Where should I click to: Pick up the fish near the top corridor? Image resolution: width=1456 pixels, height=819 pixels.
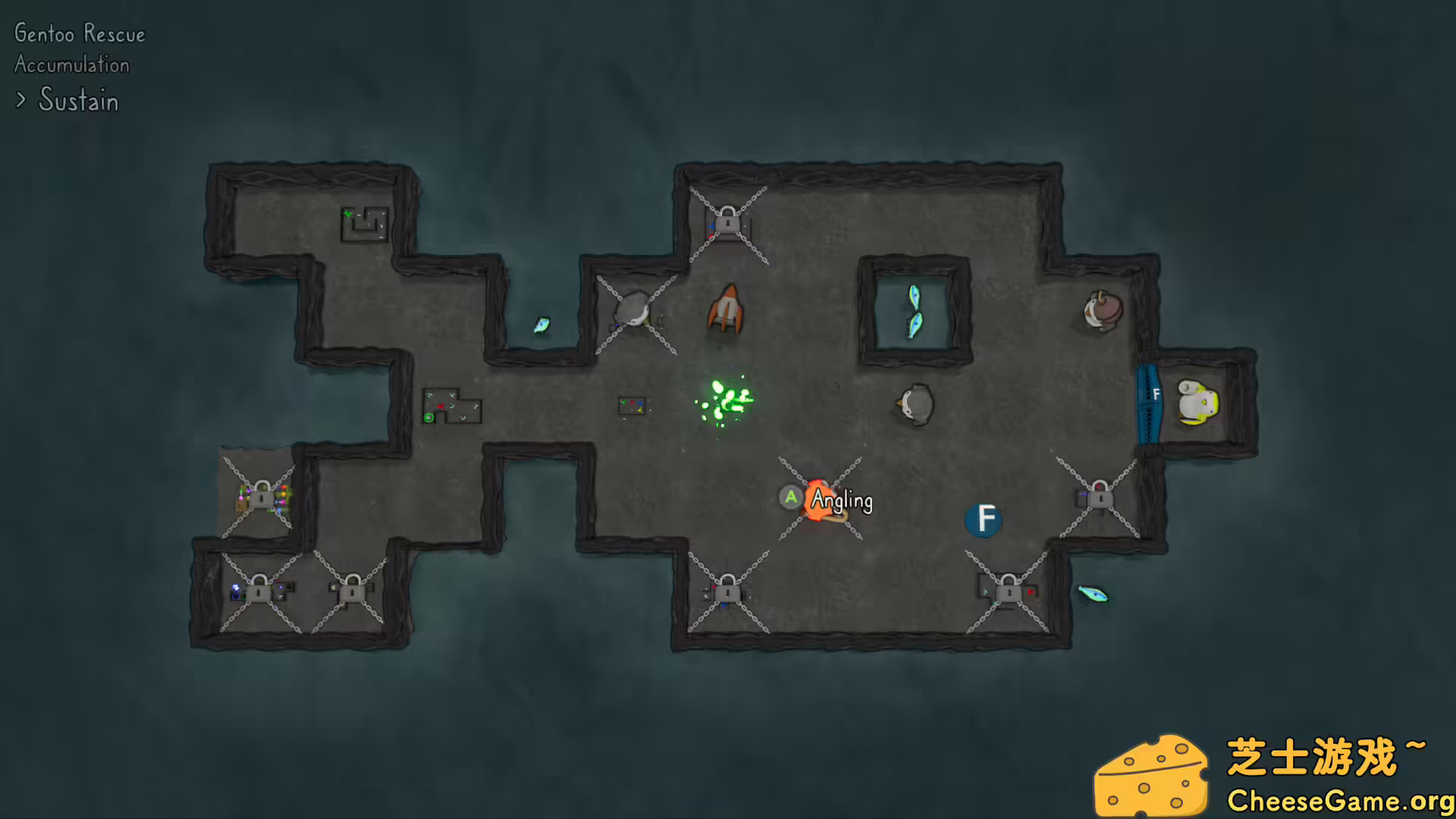541,322
